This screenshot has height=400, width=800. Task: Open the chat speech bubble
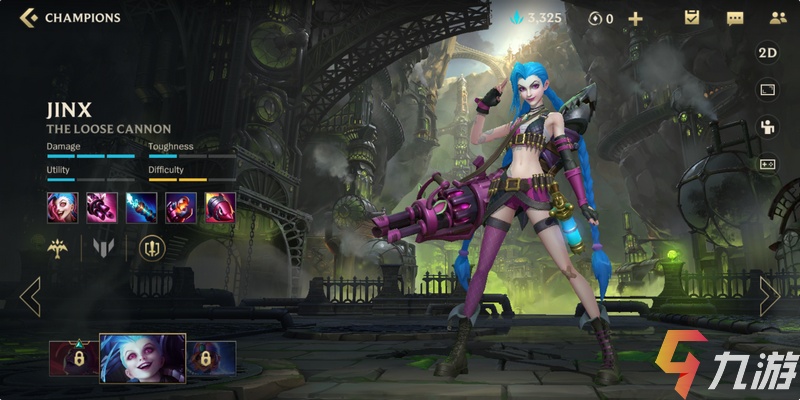point(735,18)
